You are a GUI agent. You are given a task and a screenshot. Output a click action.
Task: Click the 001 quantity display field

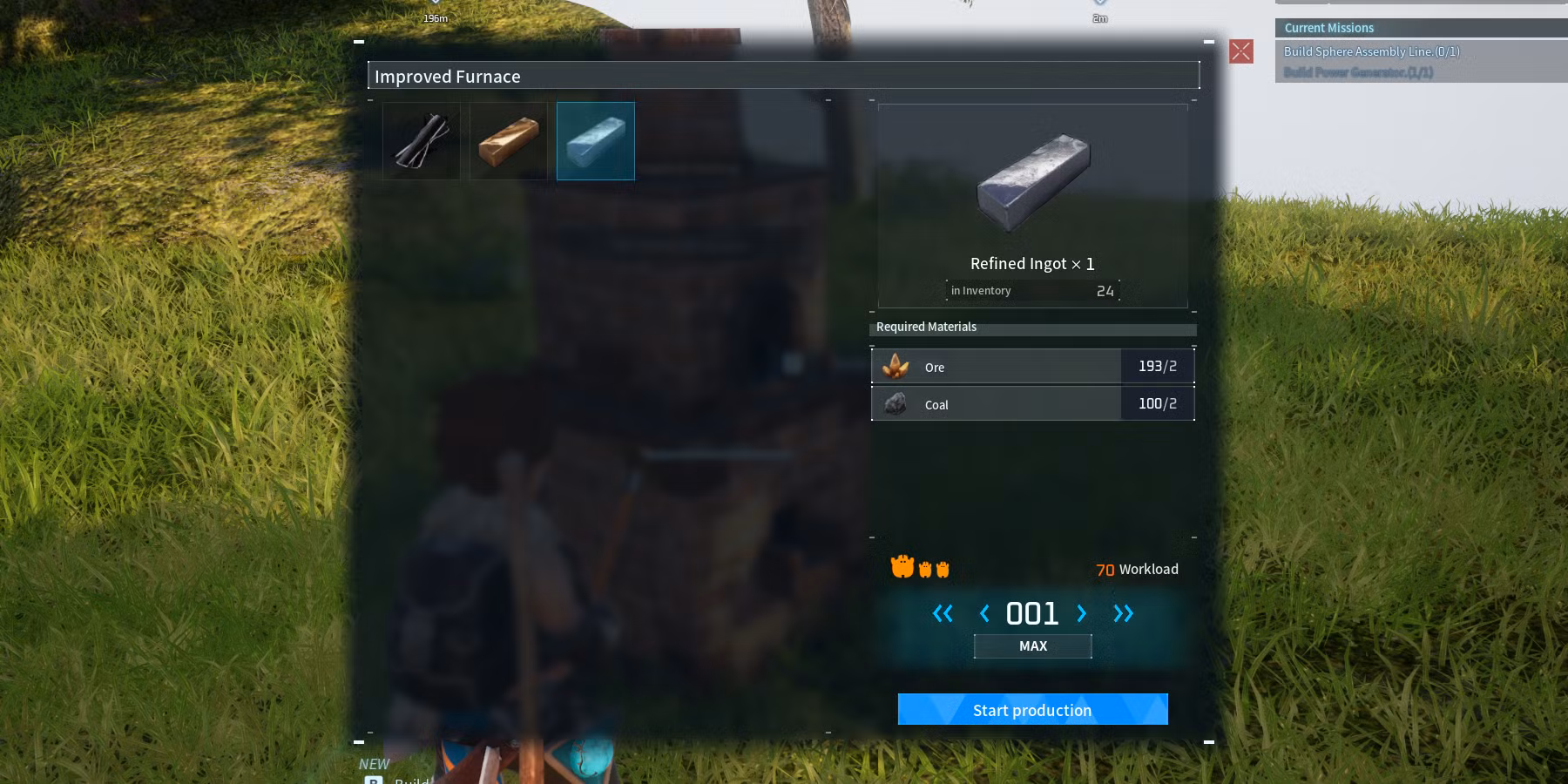pyautogui.click(x=1033, y=613)
